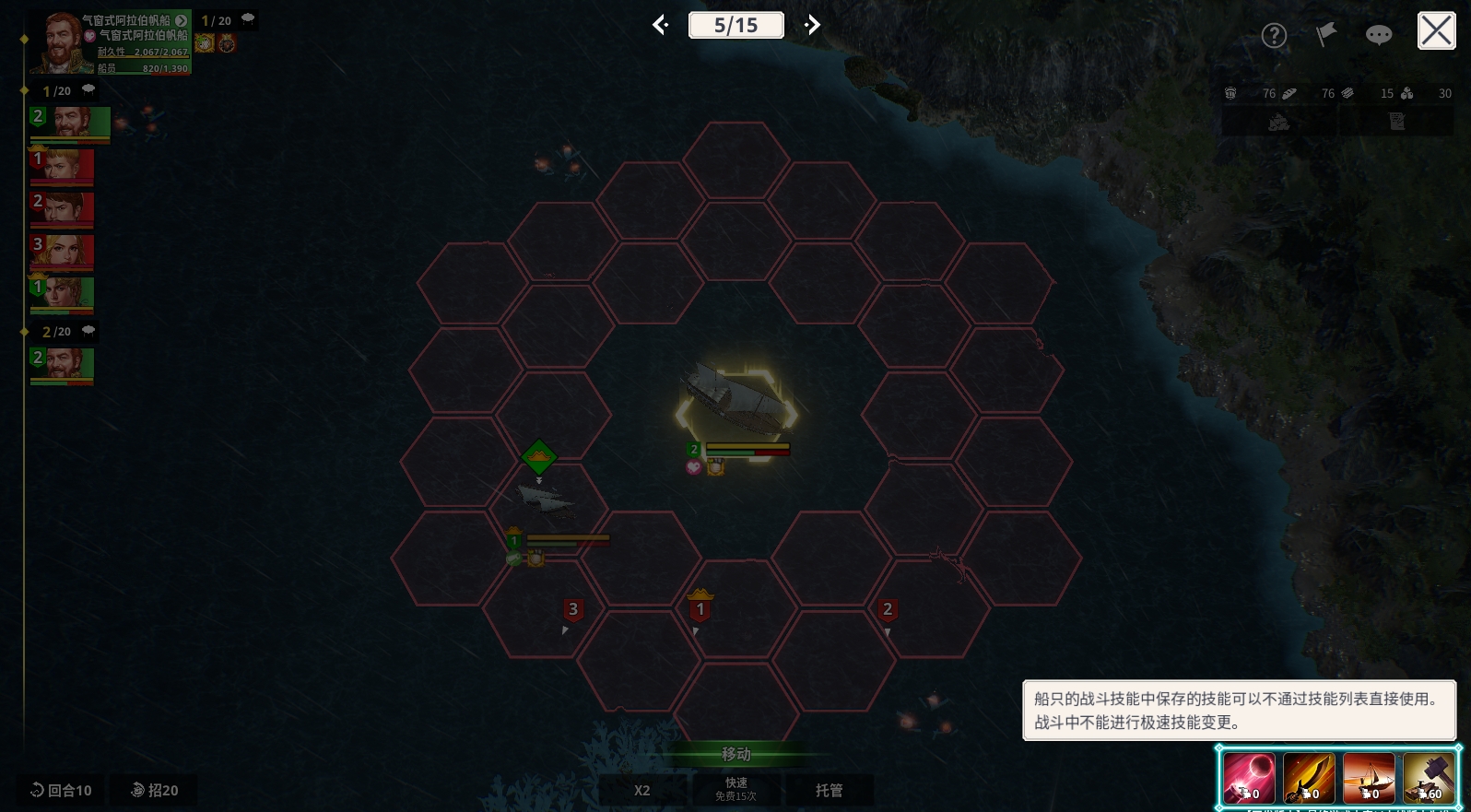Screen dimensions: 1471x812
Task: Activate the golden cutlass skill
Action: coord(1309,778)
